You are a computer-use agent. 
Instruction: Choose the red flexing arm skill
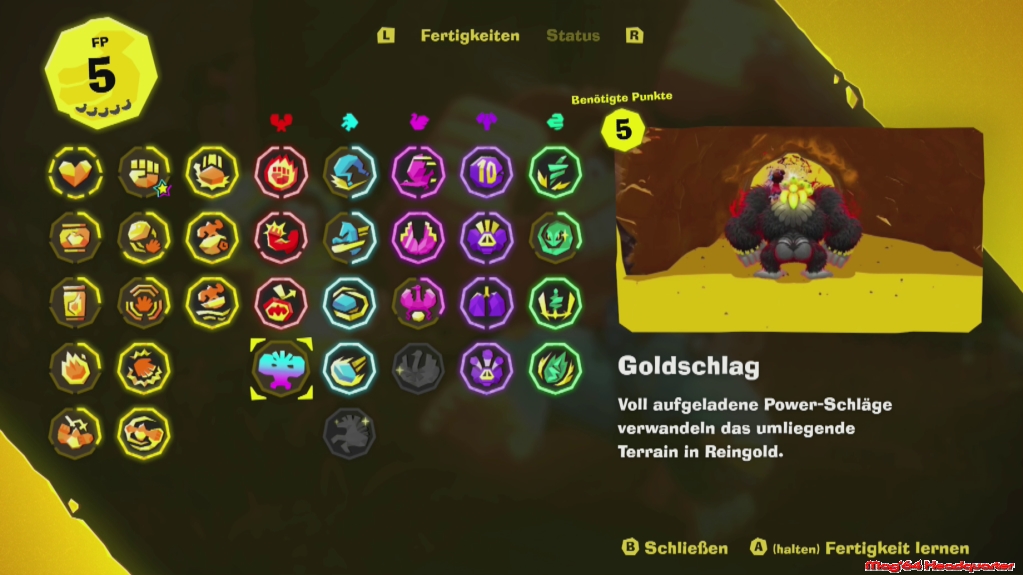(x=281, y=237)
